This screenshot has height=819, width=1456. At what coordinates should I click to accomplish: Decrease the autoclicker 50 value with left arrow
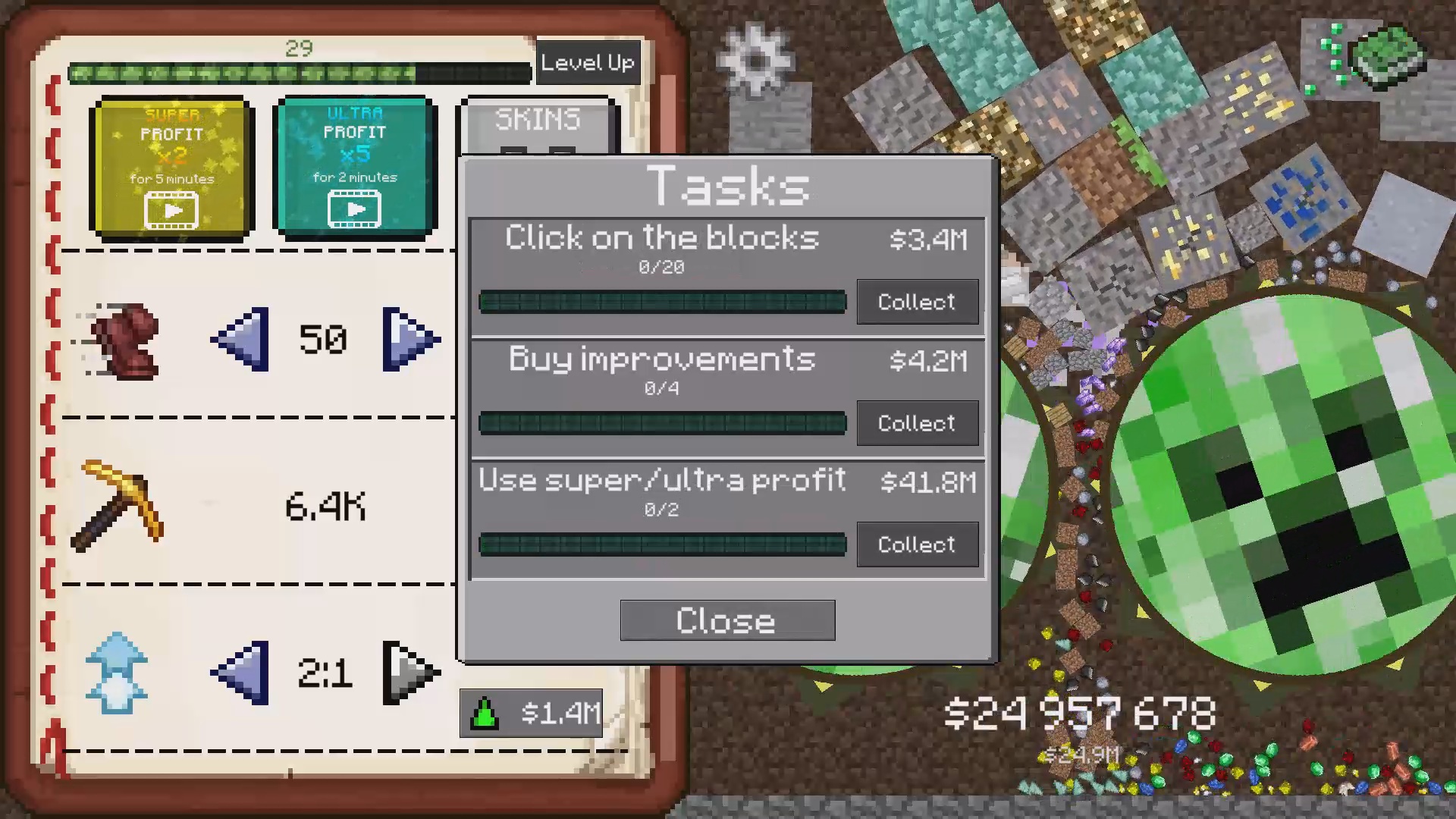(x=239, y=339)
